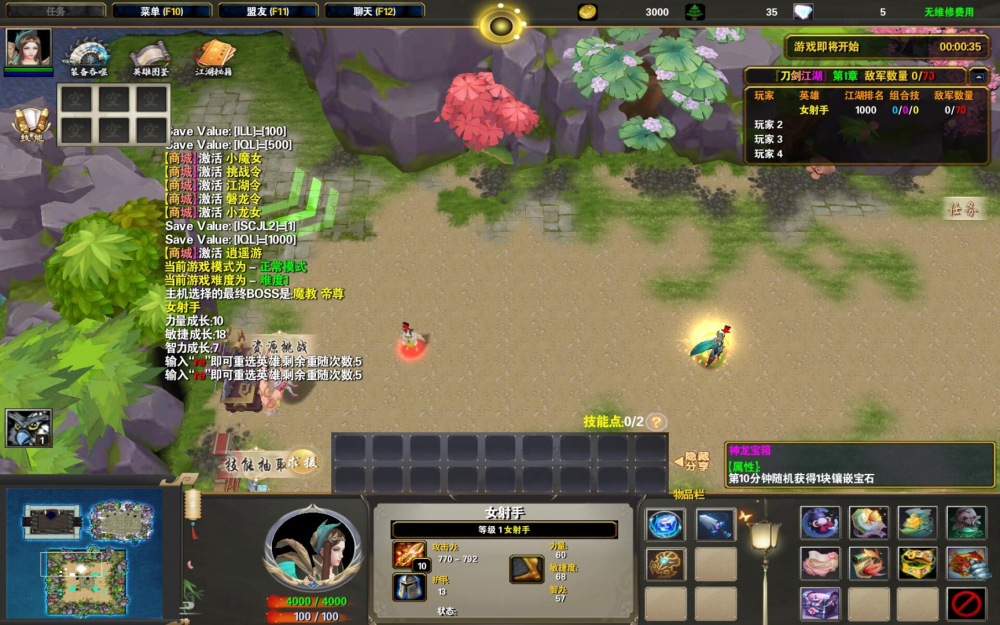Activate the golden treasure chest ability icon
Image resolution: width=1000 pixels, height=625 pixels.
pos(918,563)
